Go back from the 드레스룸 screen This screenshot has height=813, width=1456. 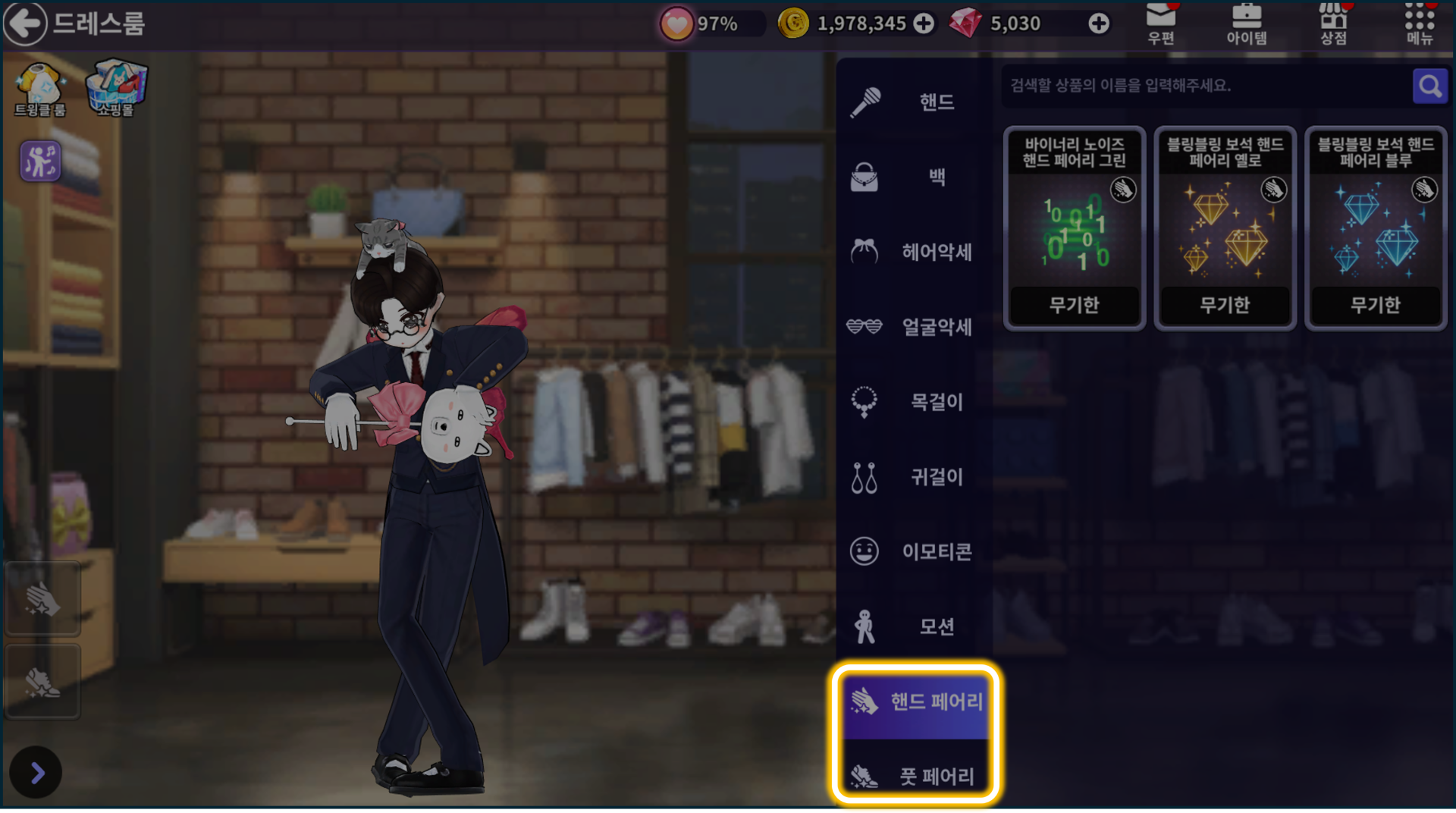click(25, 24)
